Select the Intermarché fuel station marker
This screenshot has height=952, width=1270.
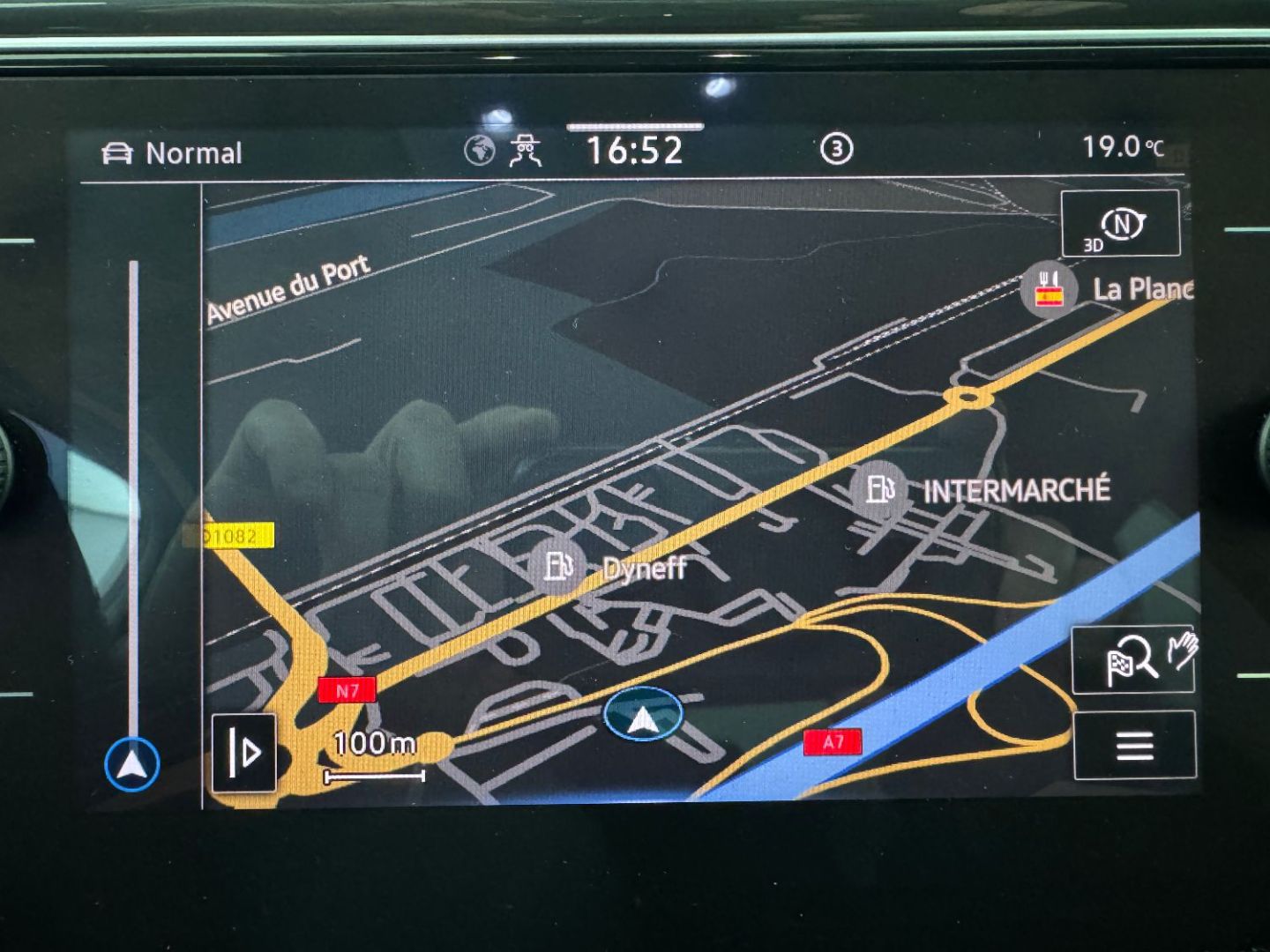click(x=879, y=487)
